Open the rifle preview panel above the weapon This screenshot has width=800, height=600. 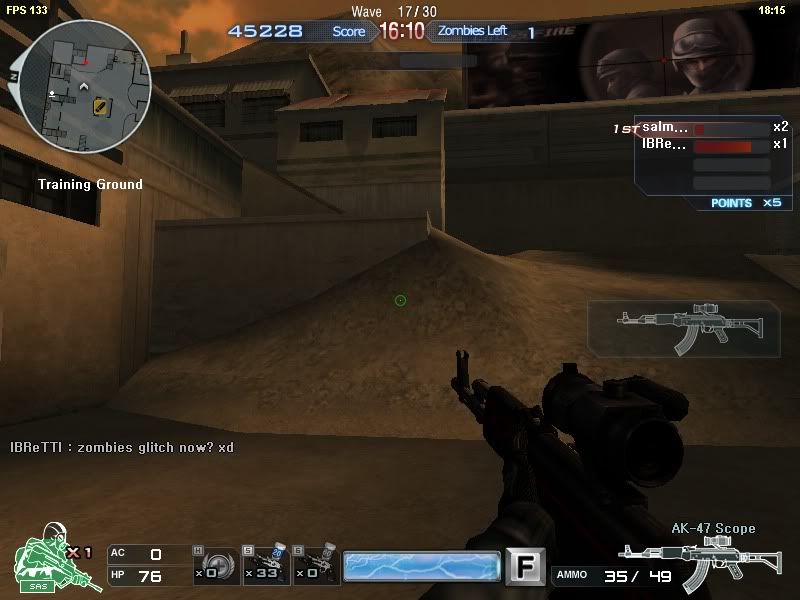[x=682, y=327]
